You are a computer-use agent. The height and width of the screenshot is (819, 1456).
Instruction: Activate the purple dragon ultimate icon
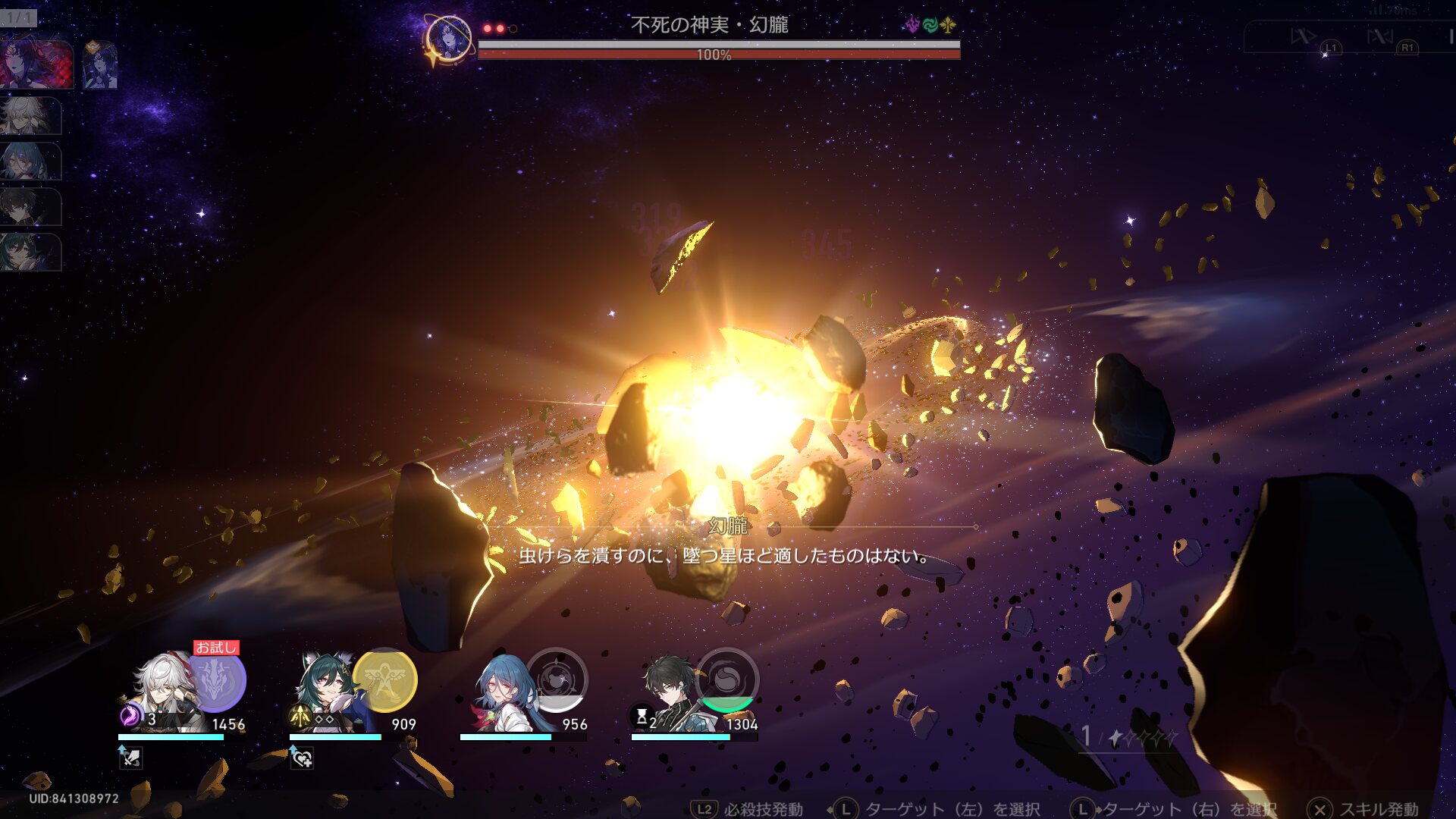217,680
